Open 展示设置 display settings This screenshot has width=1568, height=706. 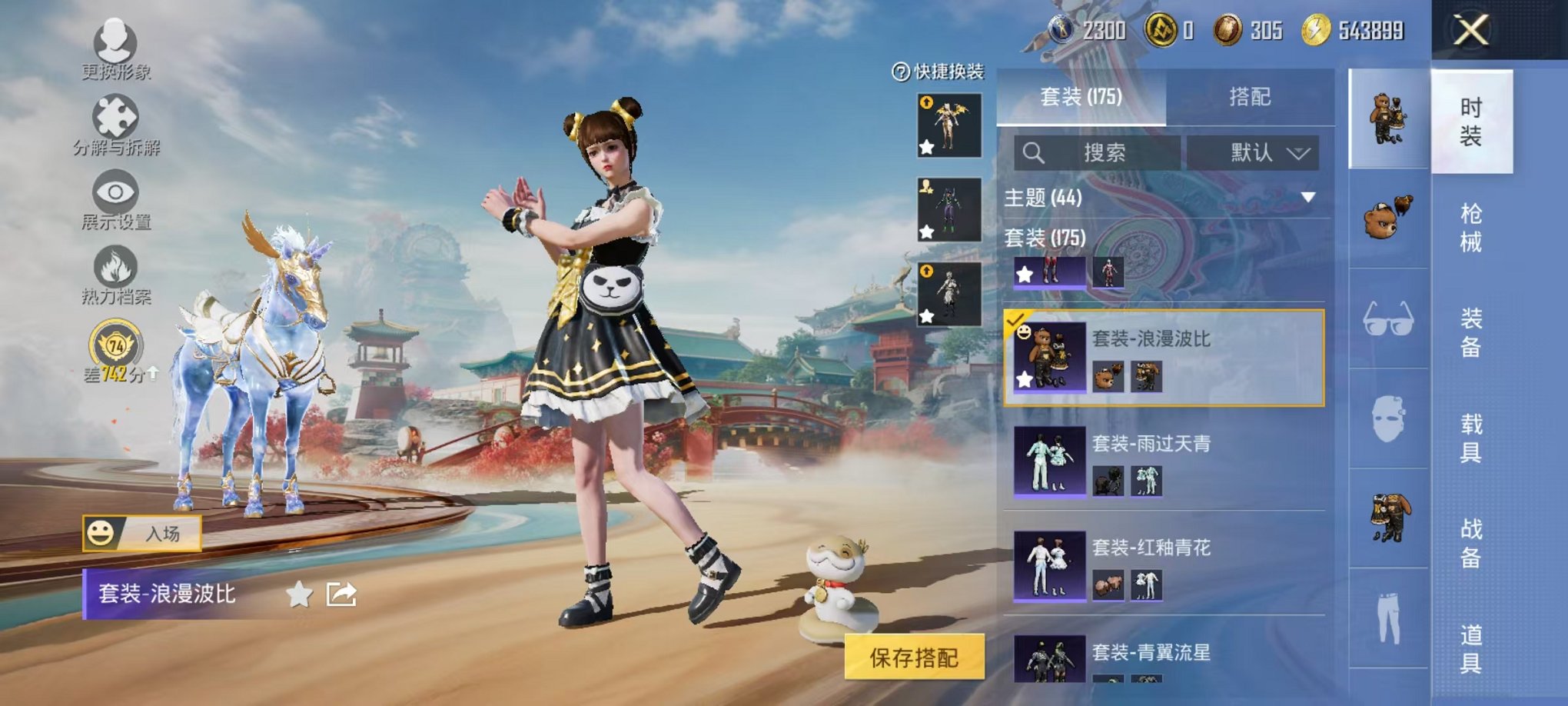tap(115, 192)
